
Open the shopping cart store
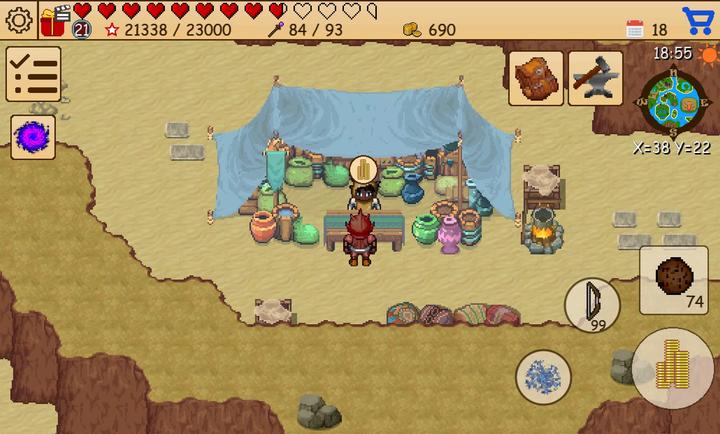698,20
